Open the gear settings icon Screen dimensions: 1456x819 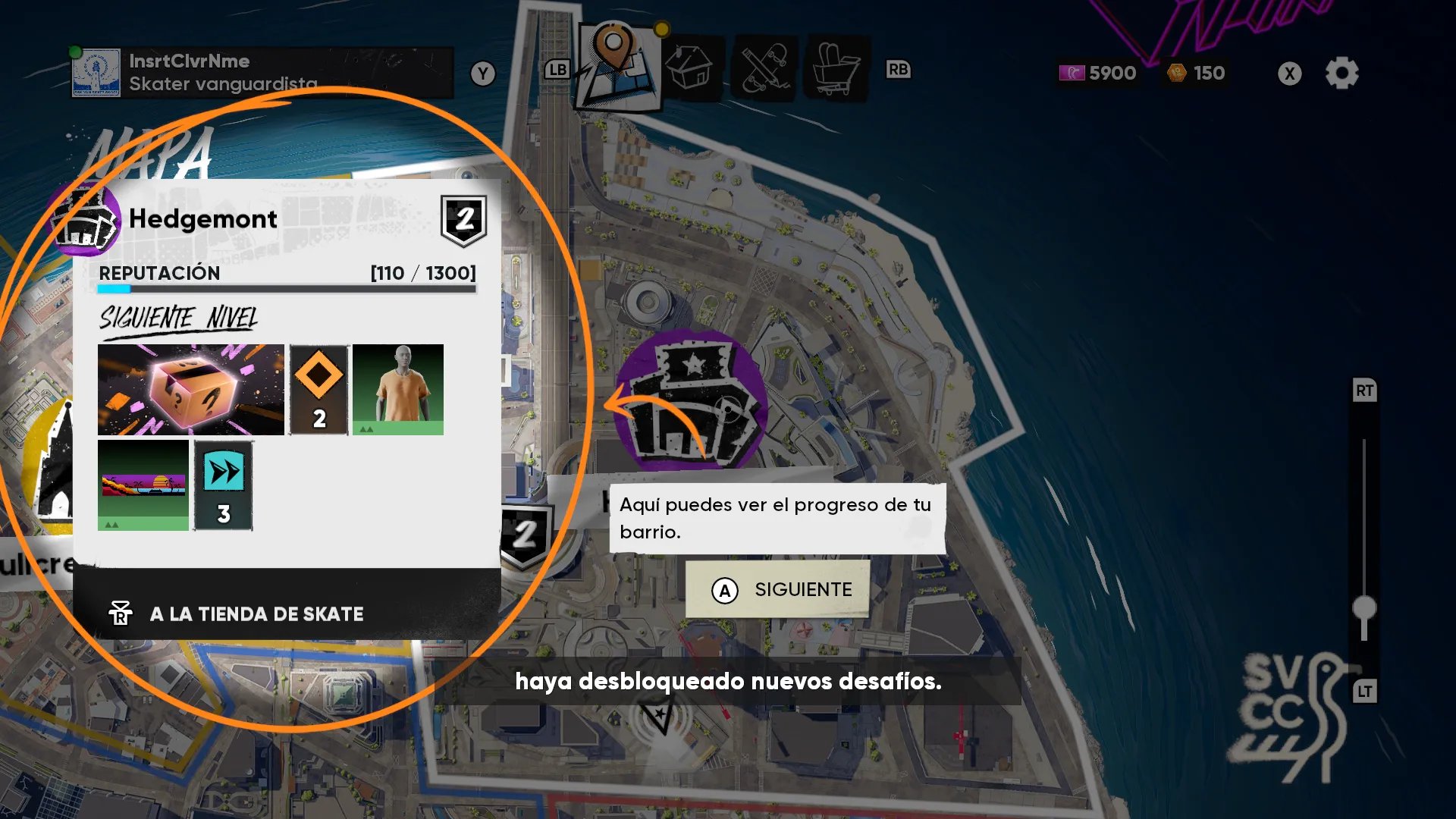1341,74
